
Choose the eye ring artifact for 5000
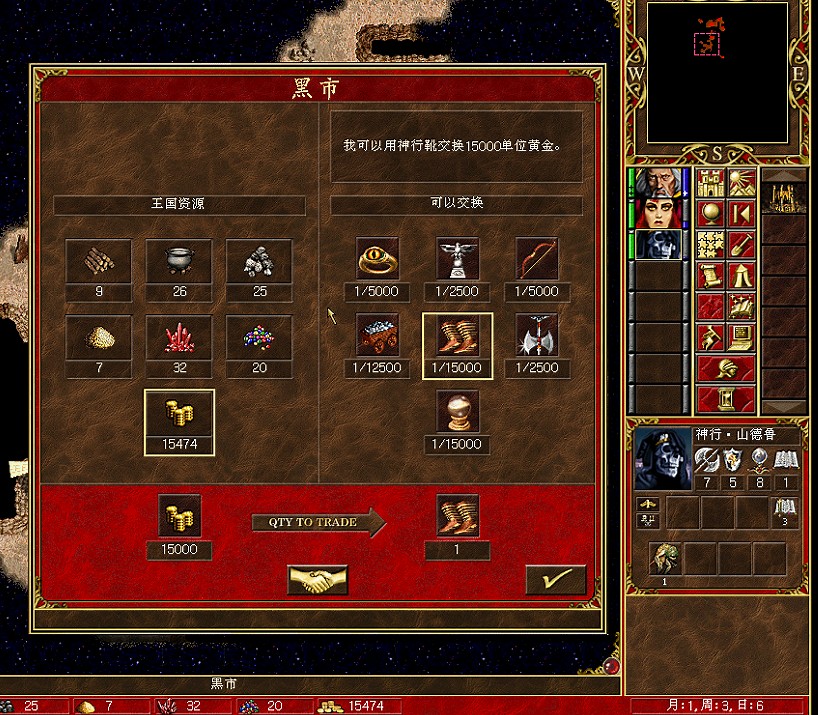(378, 260)
